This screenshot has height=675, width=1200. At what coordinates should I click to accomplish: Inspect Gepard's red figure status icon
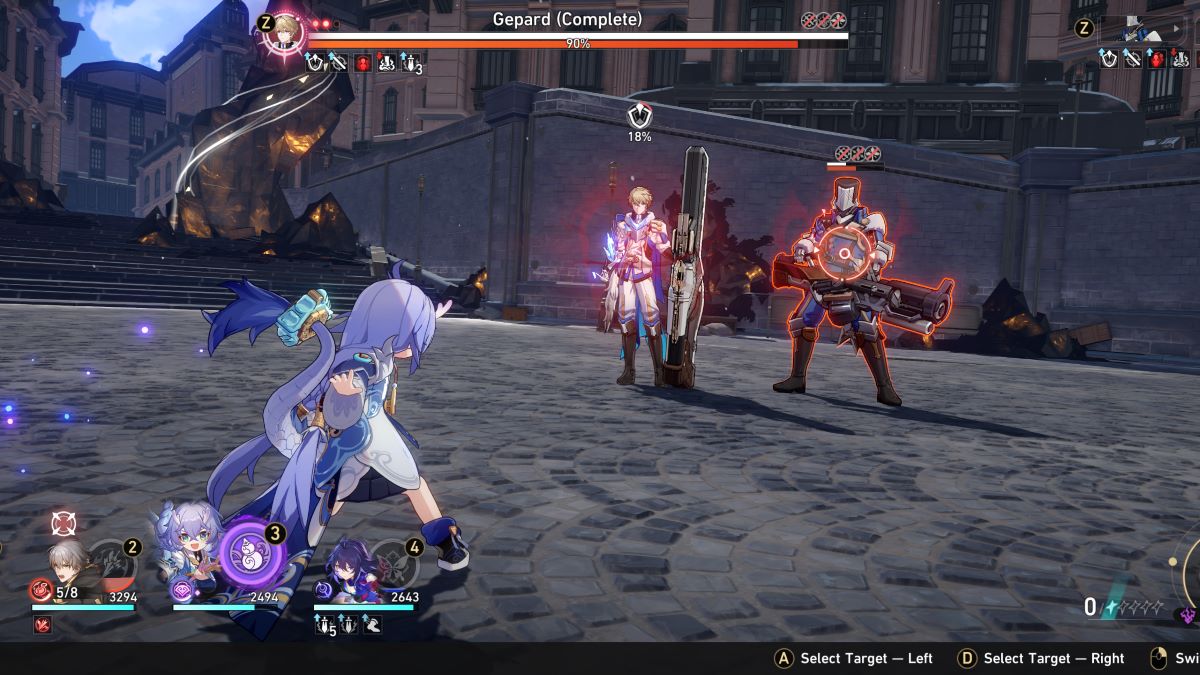(x=362, y=62)
